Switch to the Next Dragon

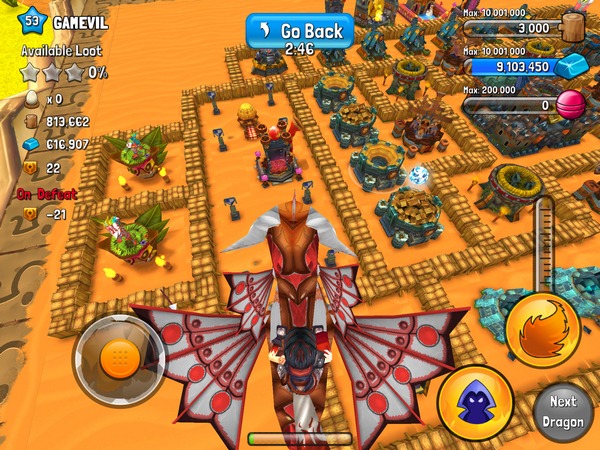pos(563,410)
